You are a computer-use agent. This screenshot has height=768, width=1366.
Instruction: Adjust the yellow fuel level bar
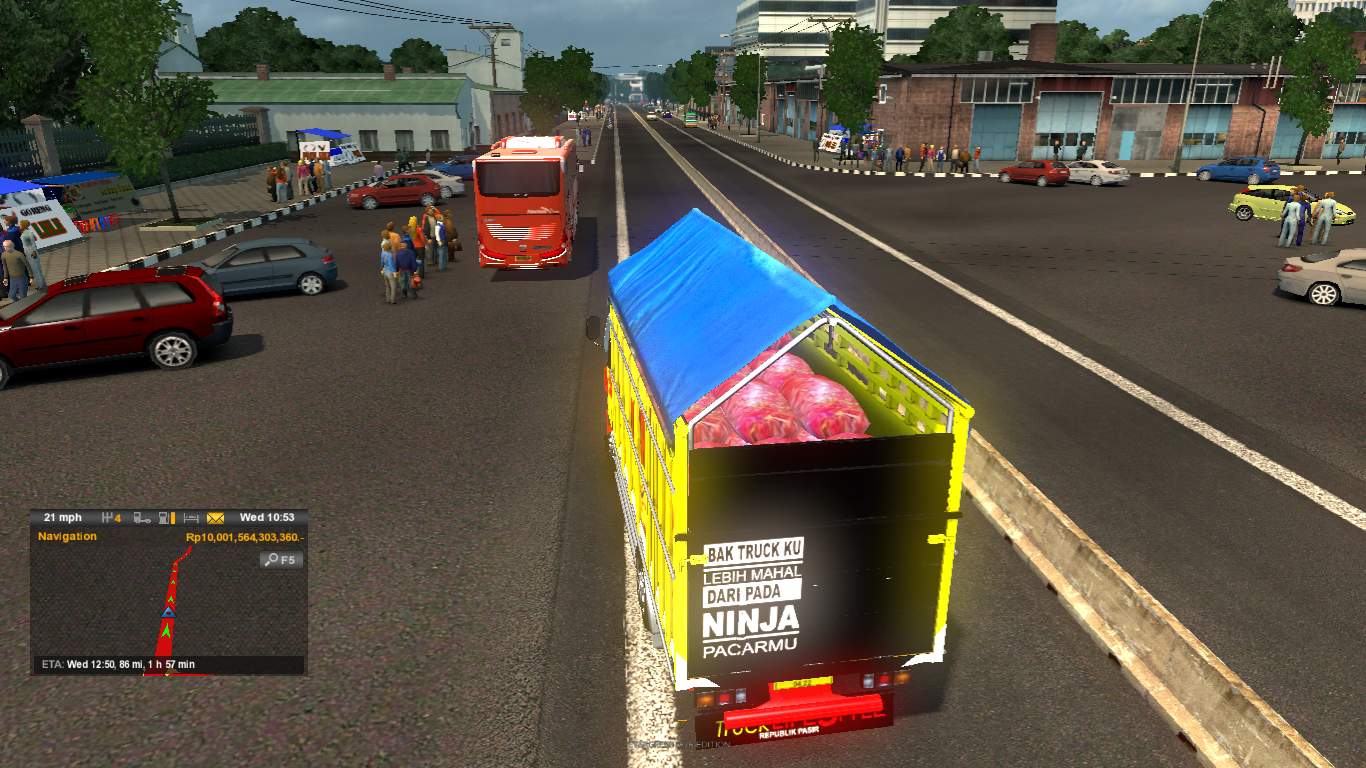[x=173, y=517]
